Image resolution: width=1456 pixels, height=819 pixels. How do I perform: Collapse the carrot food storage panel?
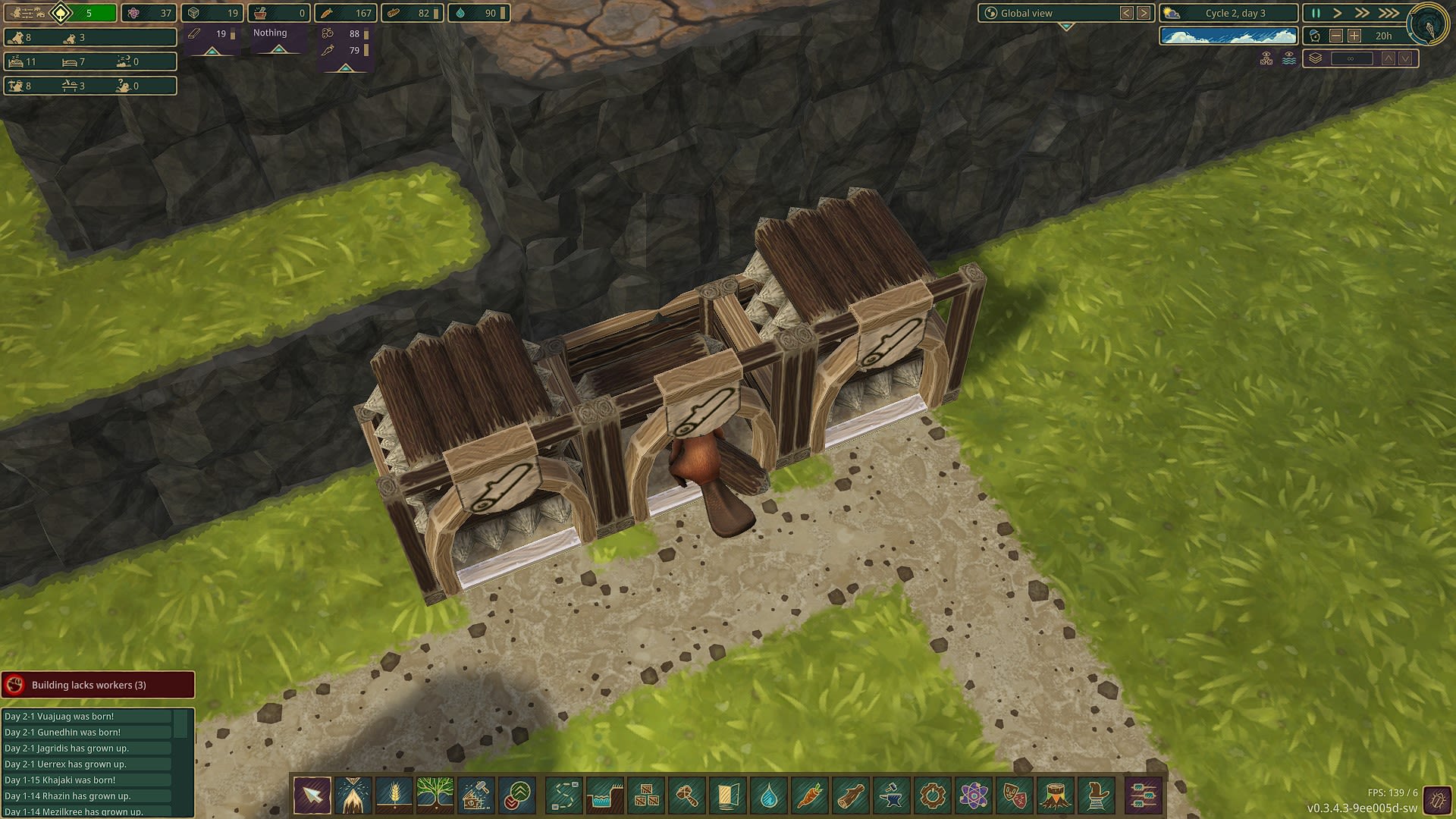pyautogui.click(x=346, y=68)
